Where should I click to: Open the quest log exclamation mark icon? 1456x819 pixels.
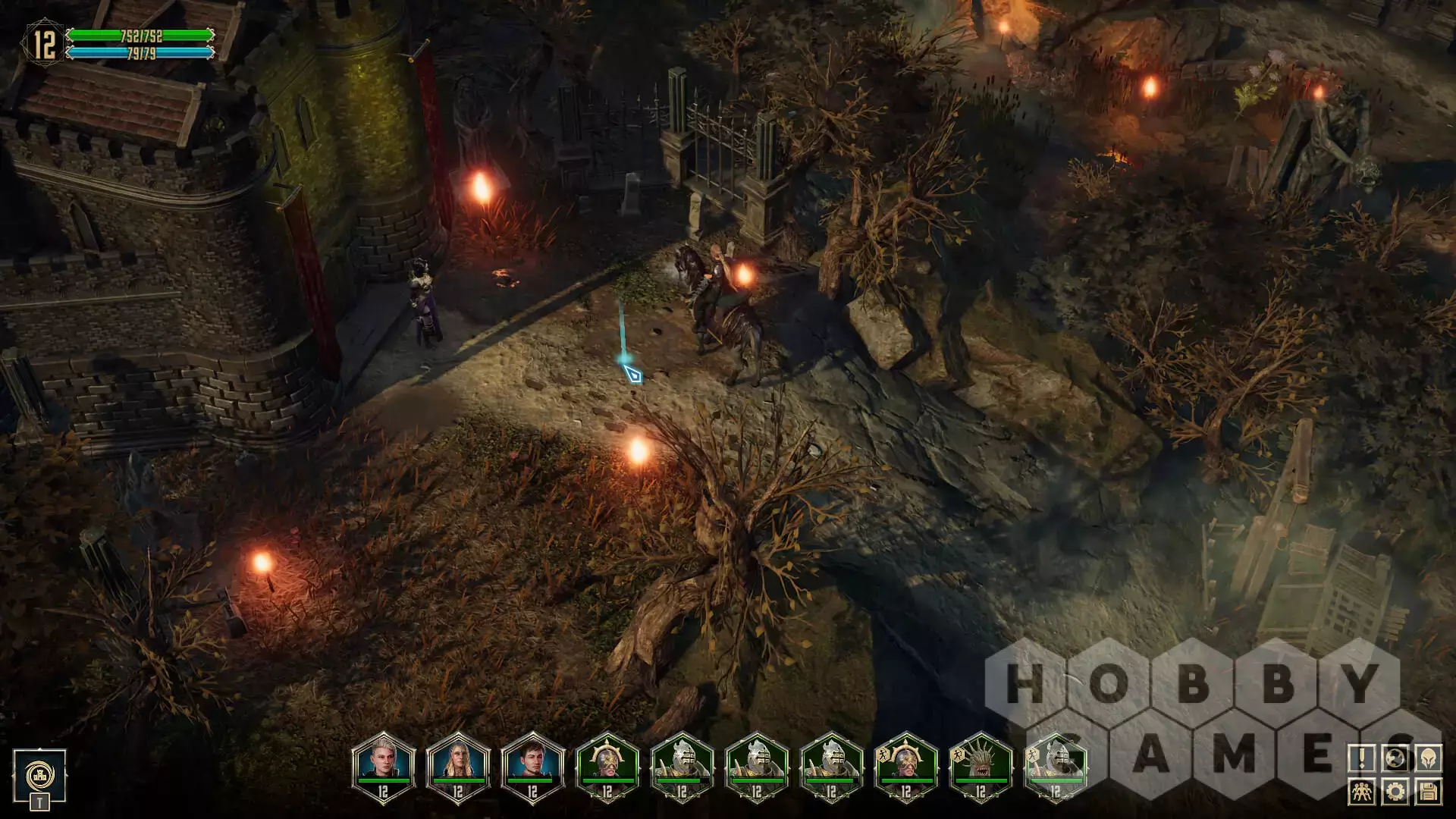point(1362,758)
